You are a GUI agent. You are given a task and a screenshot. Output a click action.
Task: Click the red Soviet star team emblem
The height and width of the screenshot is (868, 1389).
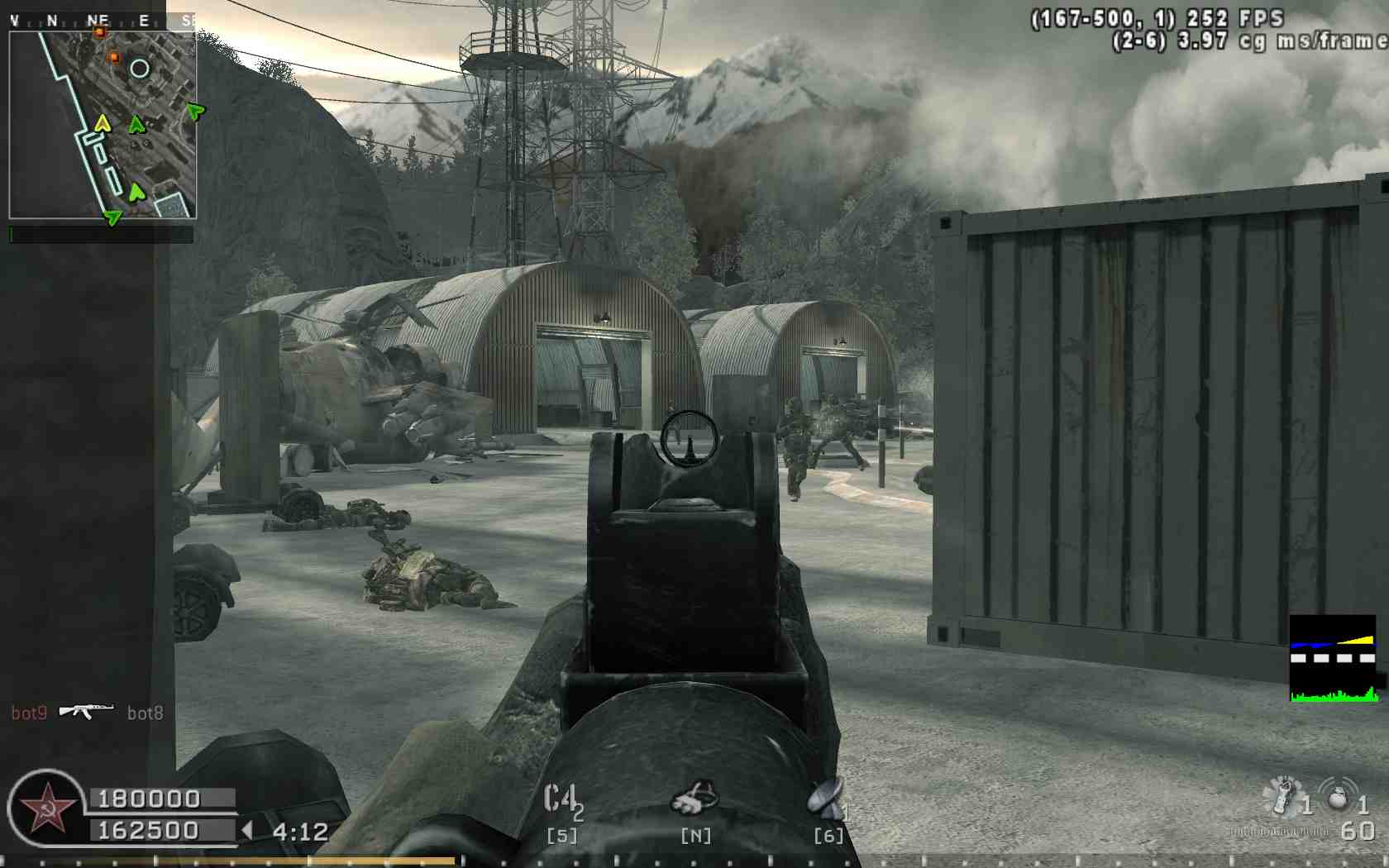tap(46, 809)
